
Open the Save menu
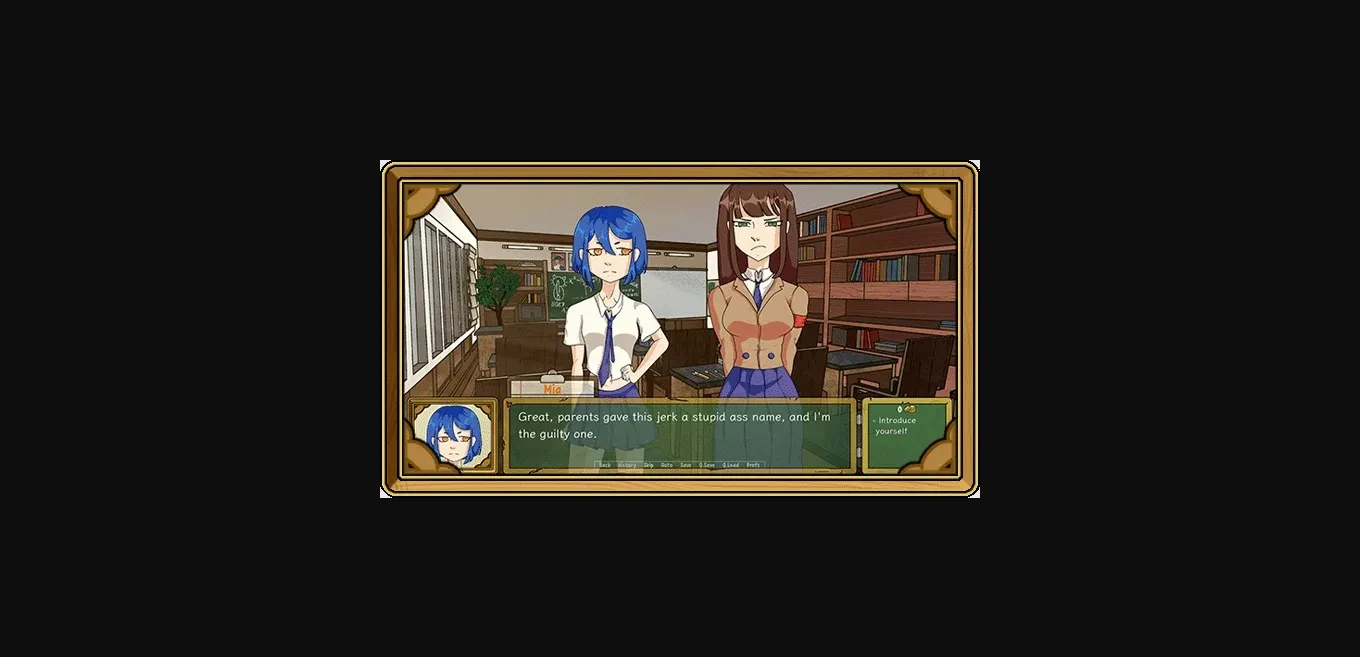[x=686, y=465]
